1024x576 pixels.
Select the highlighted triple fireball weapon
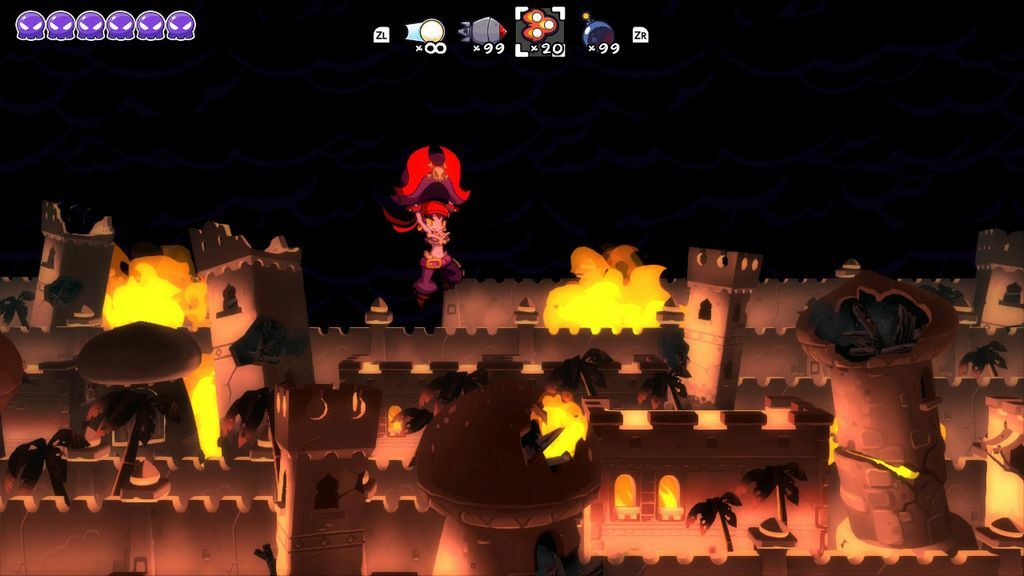(x=540, y=30)
